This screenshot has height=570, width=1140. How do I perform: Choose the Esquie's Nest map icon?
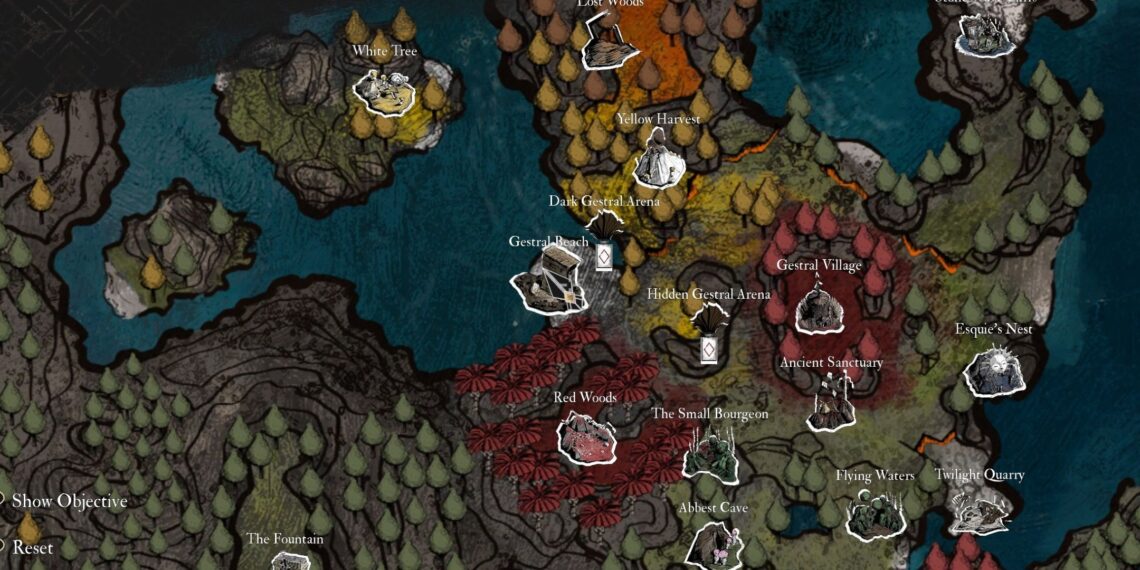click(x=992, y=370)
